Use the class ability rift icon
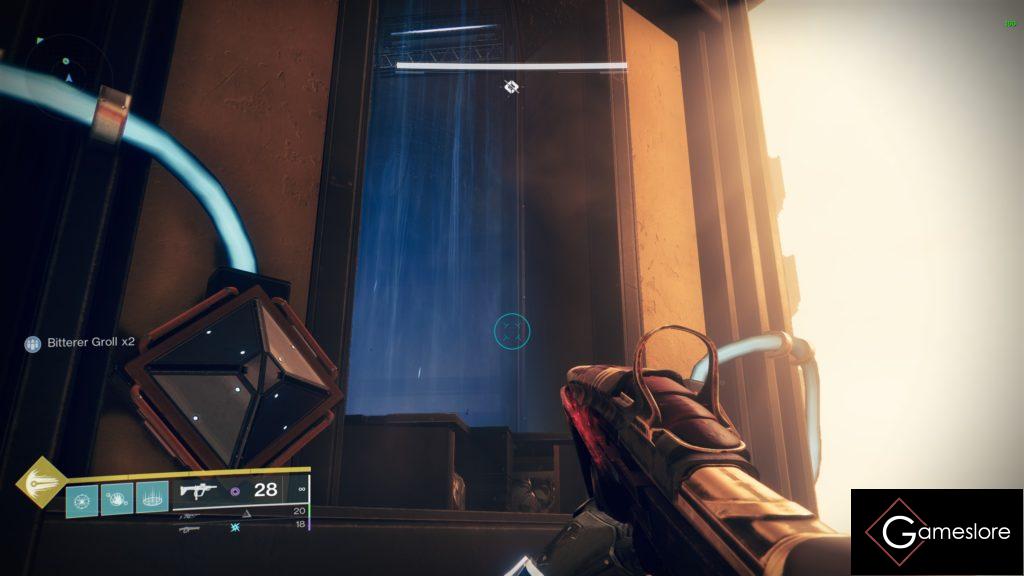1024x576 pixels. point(152,497)
